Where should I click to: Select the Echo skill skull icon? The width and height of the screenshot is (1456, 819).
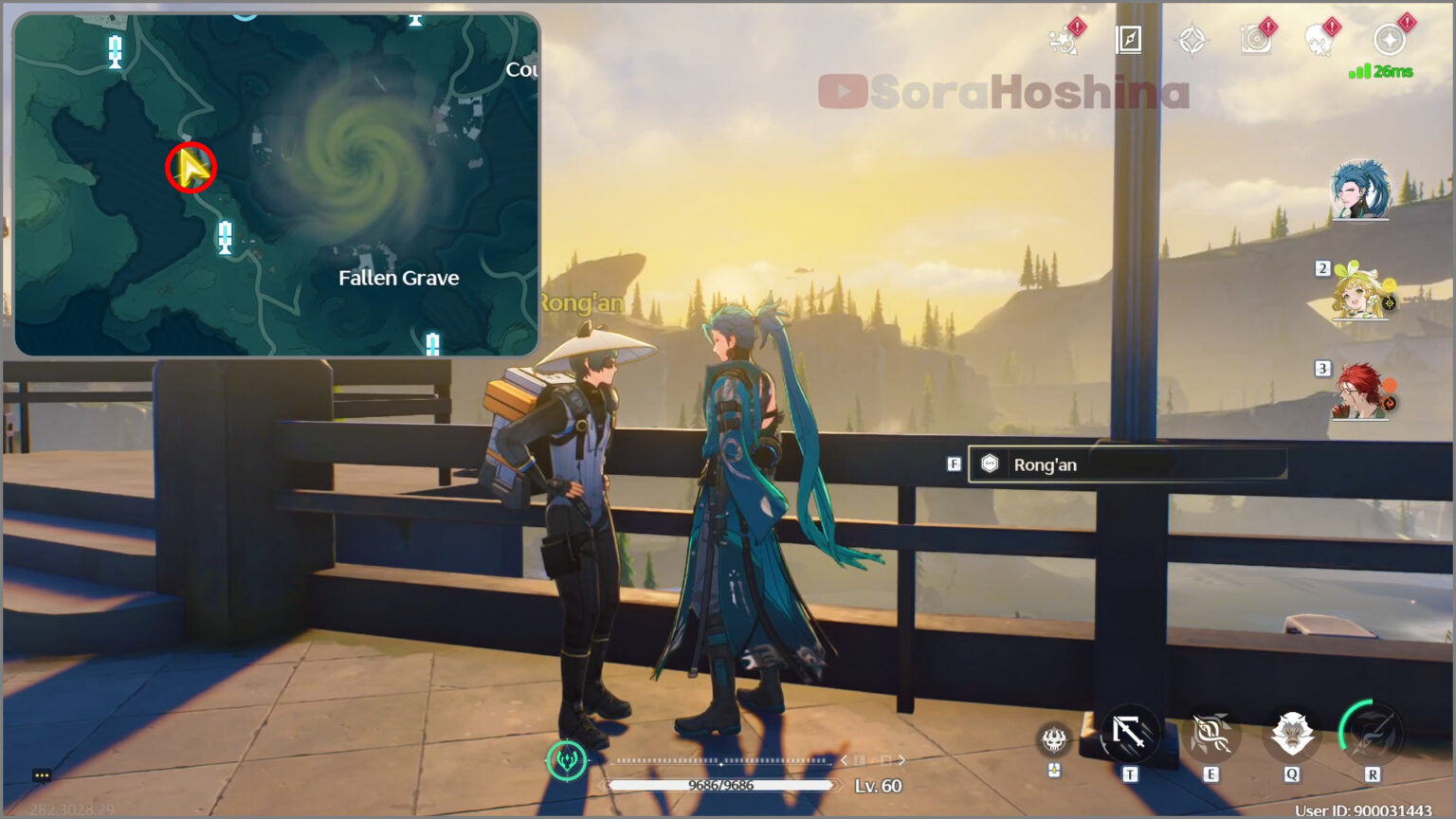pos(1055,737)
